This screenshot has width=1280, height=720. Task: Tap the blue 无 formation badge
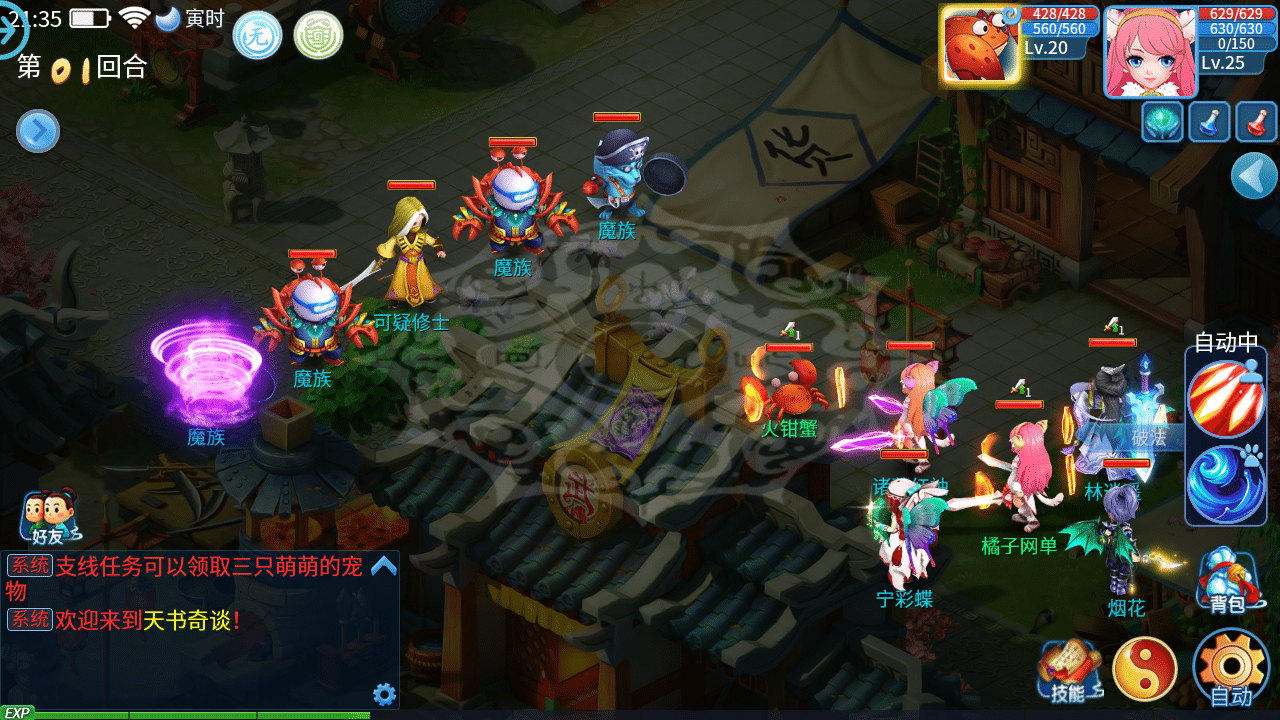pos(257,35)
